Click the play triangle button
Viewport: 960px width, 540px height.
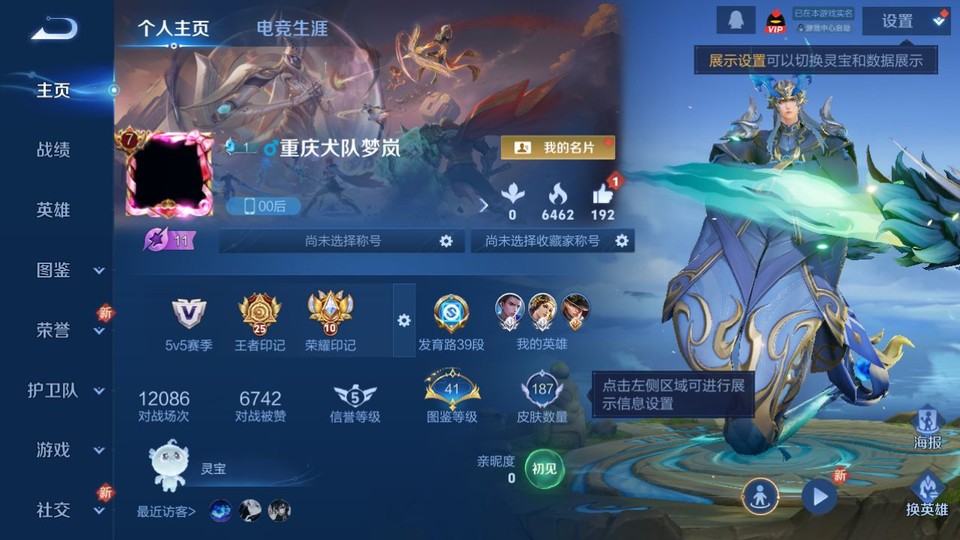(819, 496)
